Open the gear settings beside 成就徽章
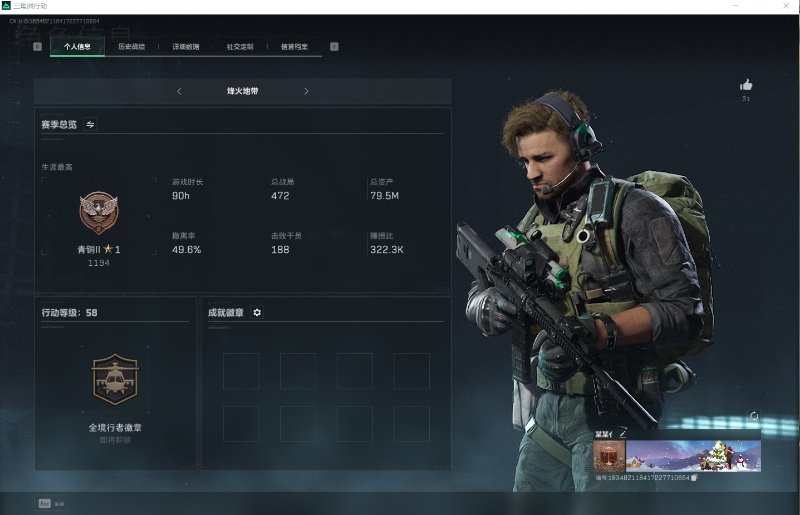The height and width of the screenshot is (515, 800). pos(257,313)
